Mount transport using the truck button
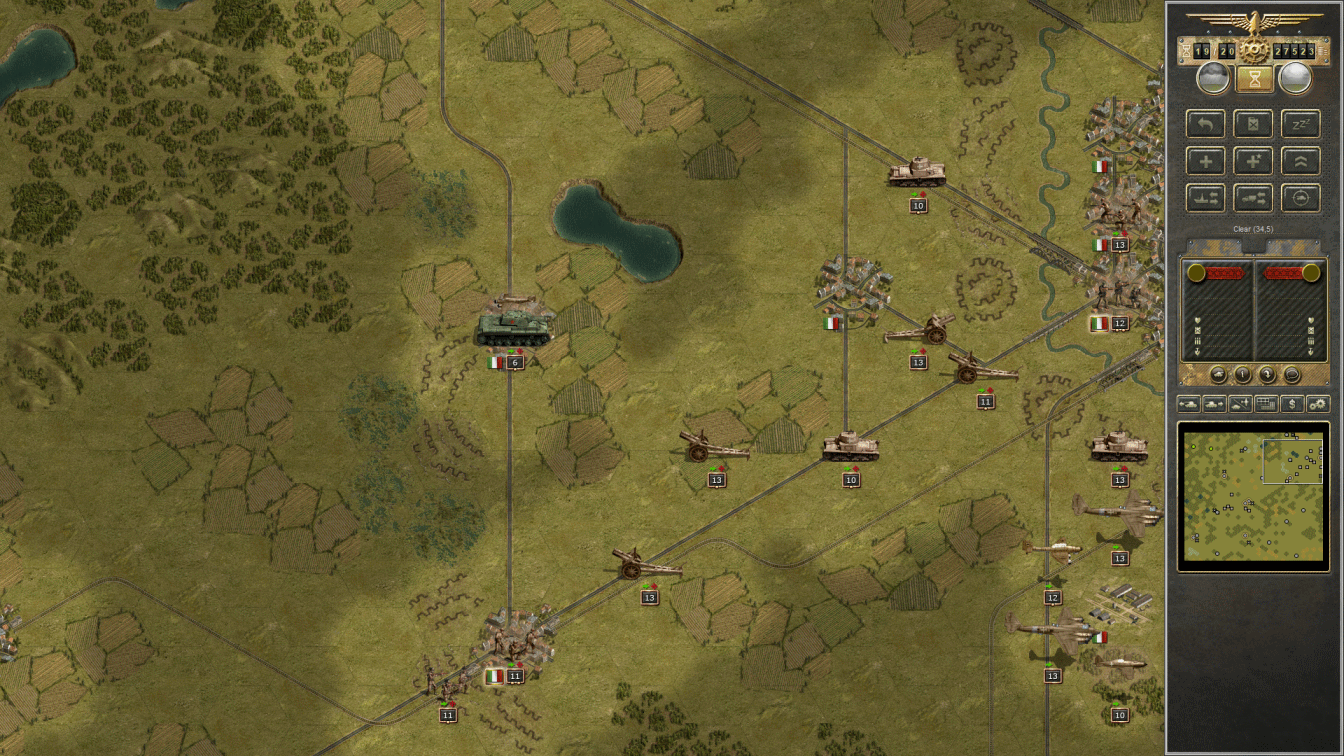 click(x=1253, y=198)
